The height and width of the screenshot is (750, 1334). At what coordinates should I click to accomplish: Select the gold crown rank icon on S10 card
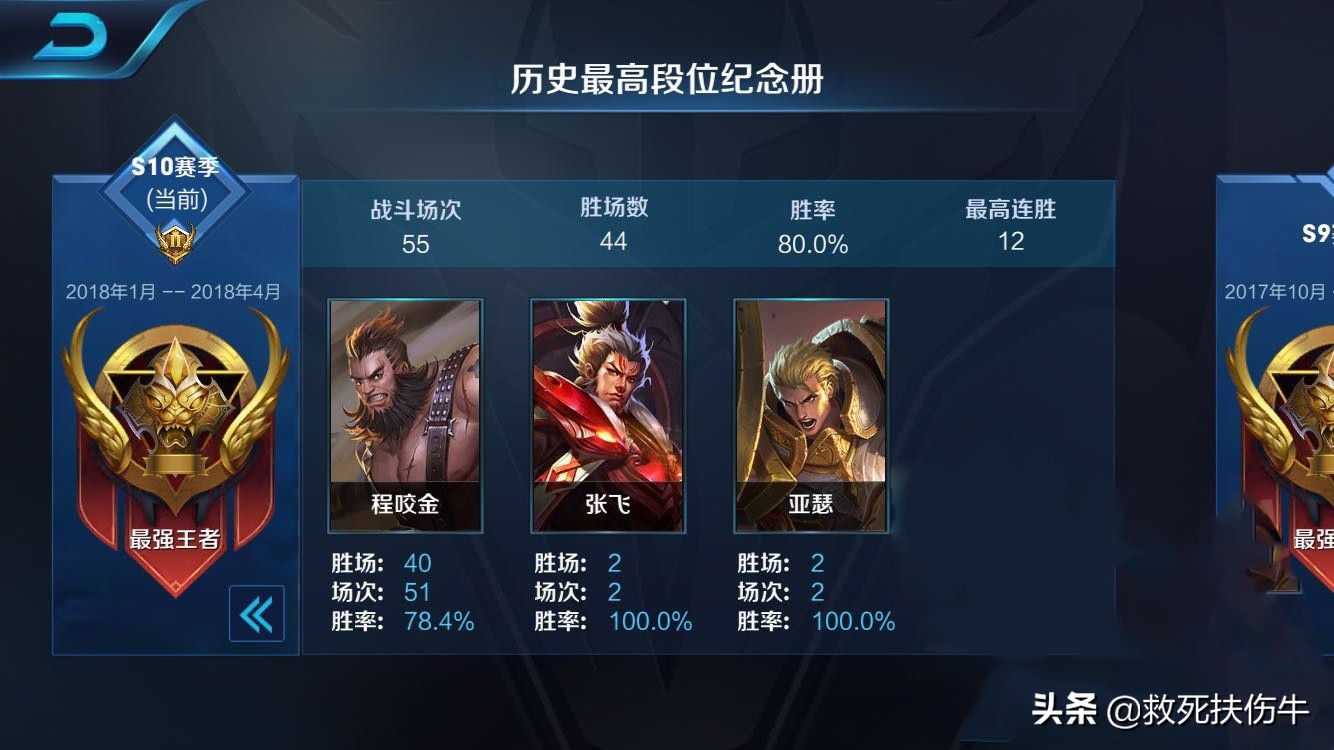pos(175,238)
